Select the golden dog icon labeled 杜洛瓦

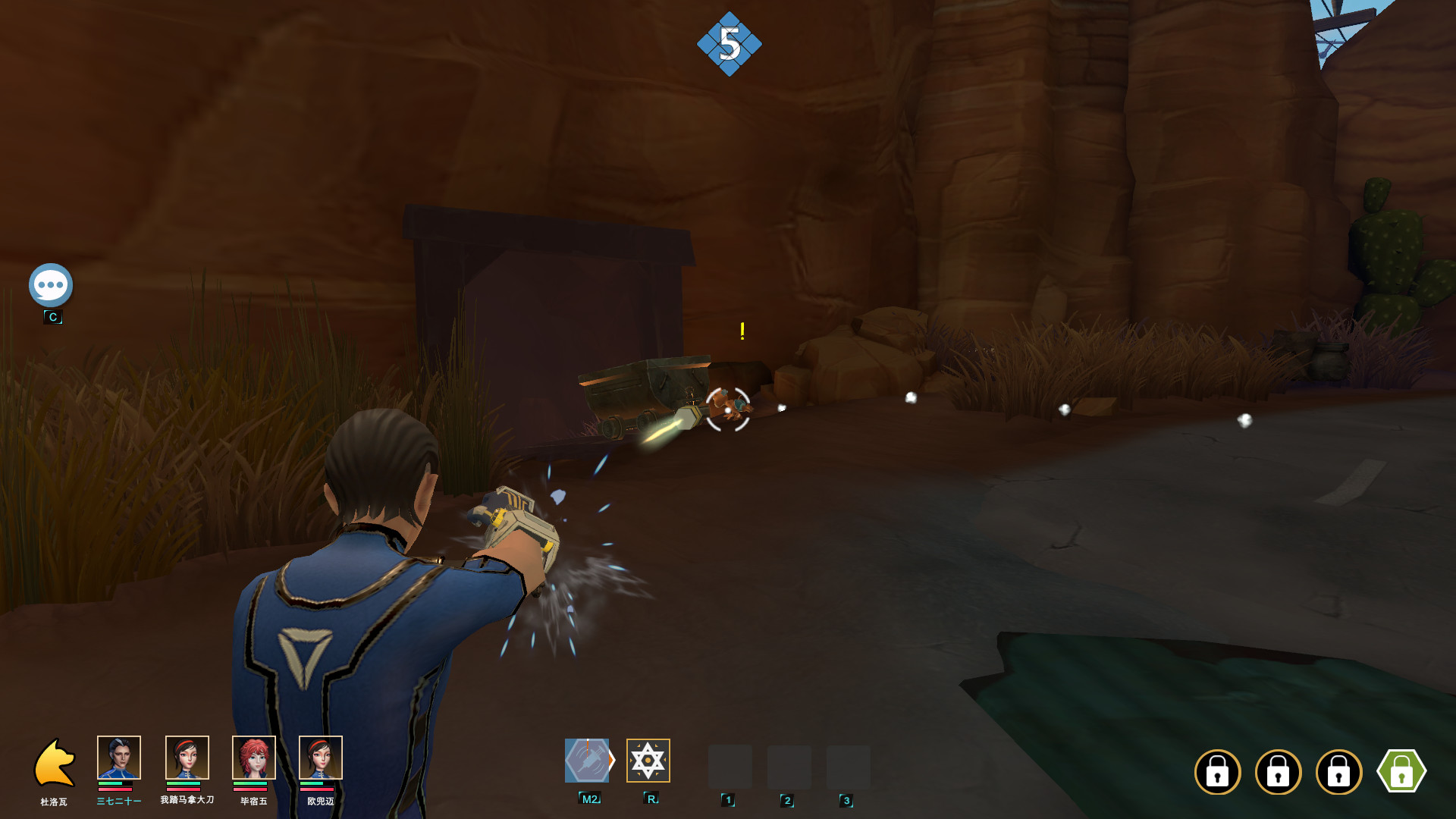[x=54, y=763]
